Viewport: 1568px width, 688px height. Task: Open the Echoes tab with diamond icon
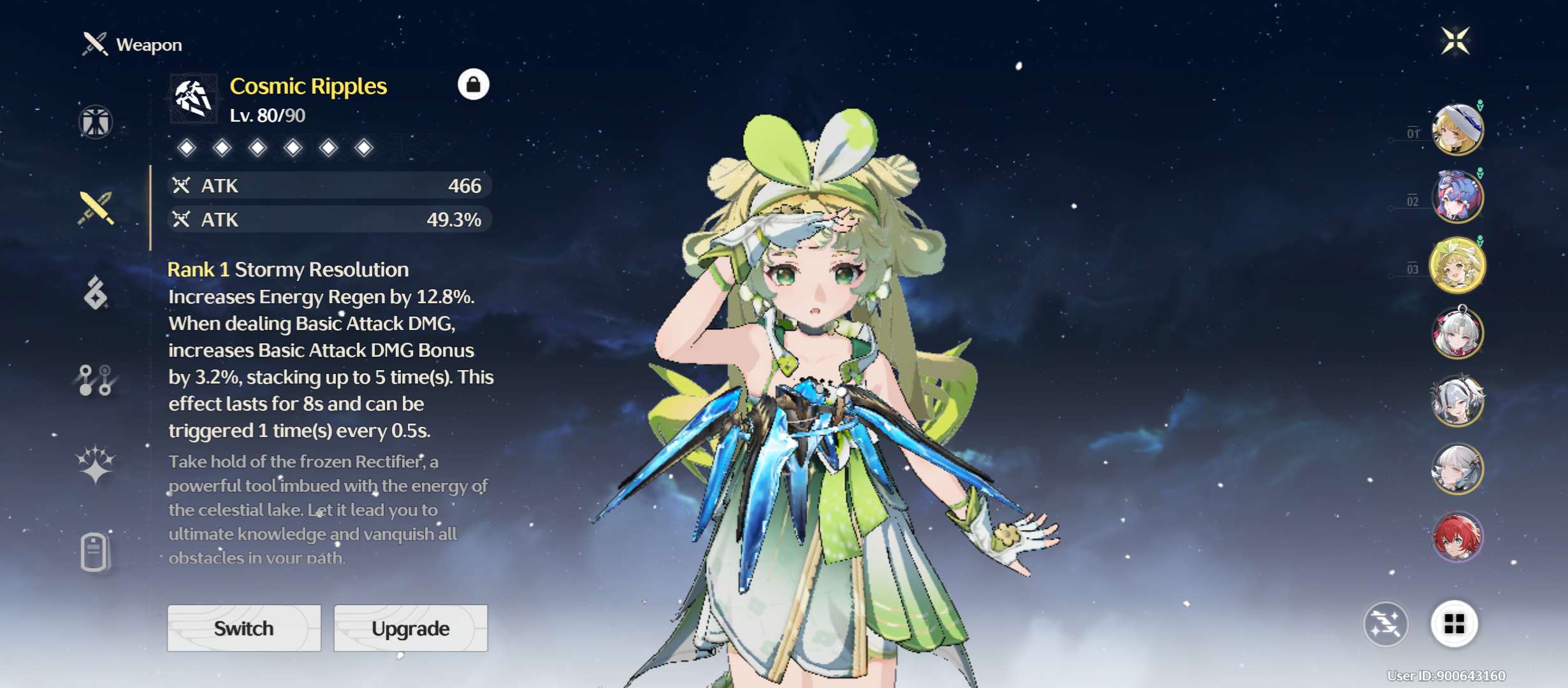[96, 293]
